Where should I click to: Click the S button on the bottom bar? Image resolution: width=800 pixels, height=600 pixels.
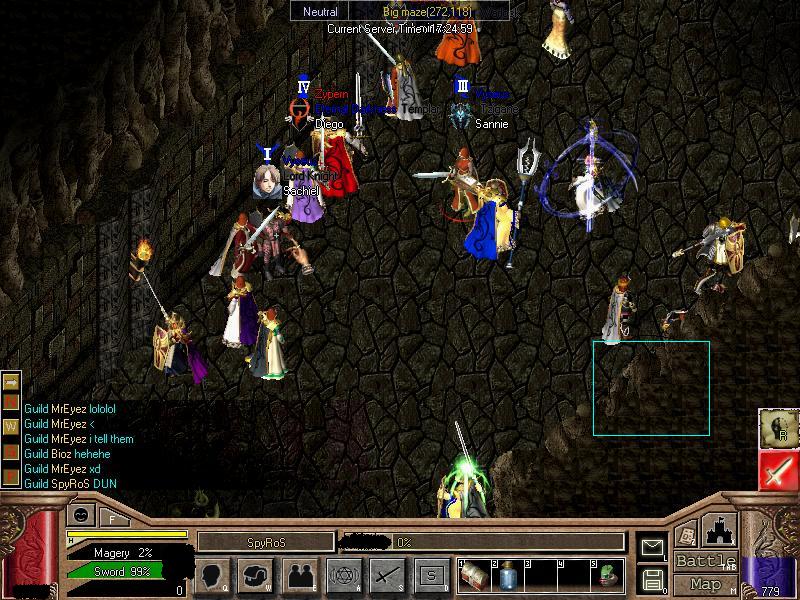(431, 576)
